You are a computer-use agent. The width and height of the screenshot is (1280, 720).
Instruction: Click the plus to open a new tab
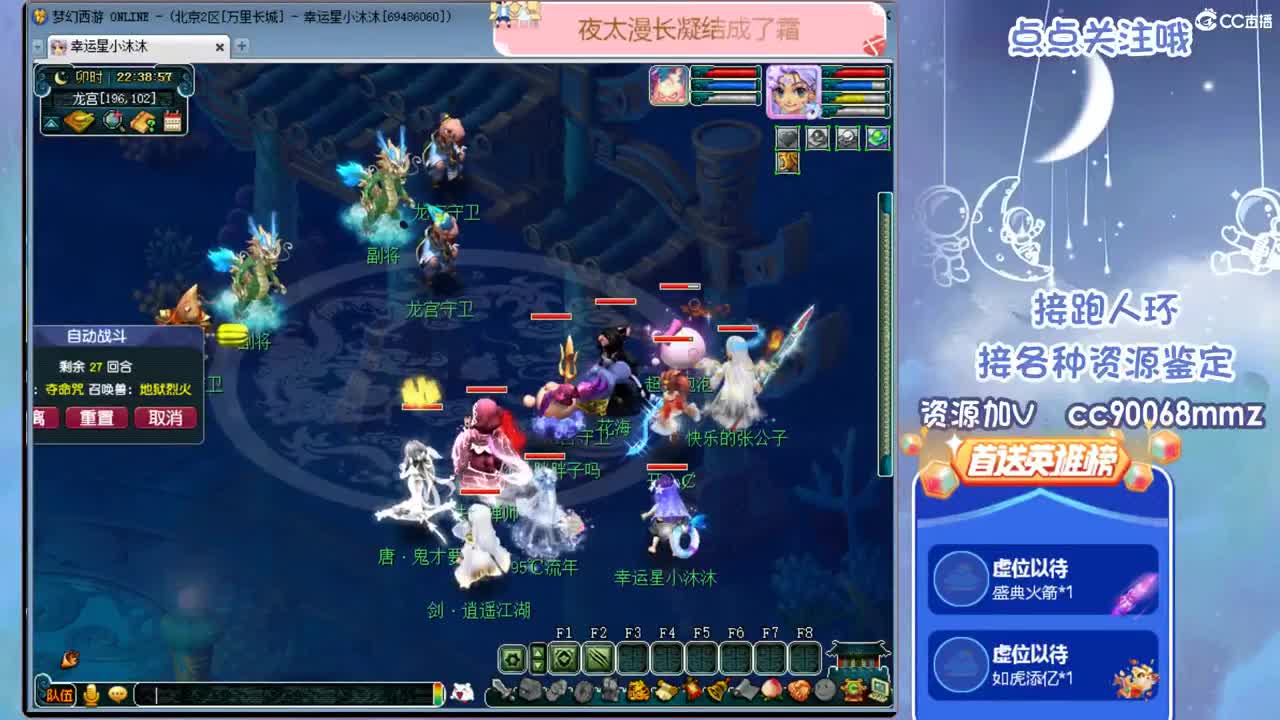pyautogui.click(x=241, y=46)
